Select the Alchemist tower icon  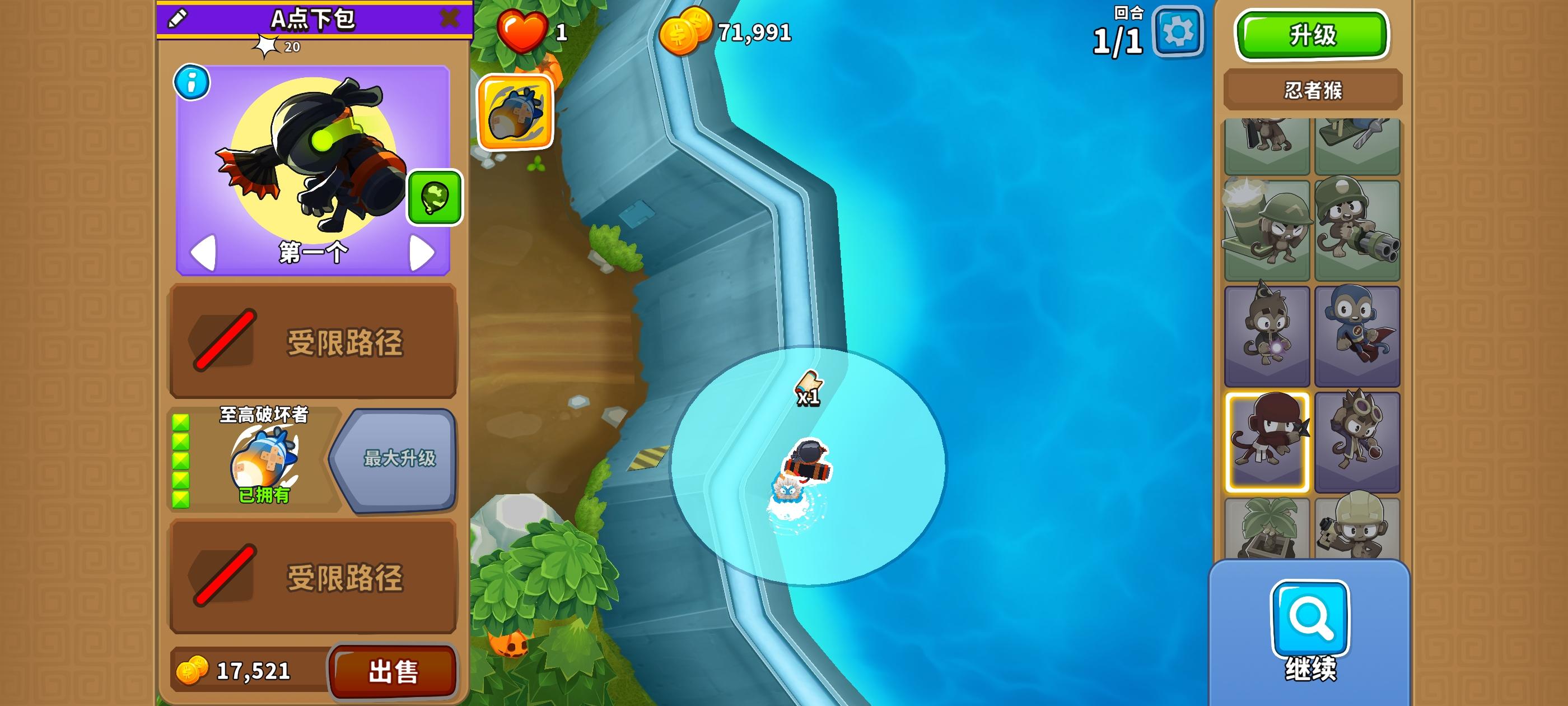[1359, 439]
